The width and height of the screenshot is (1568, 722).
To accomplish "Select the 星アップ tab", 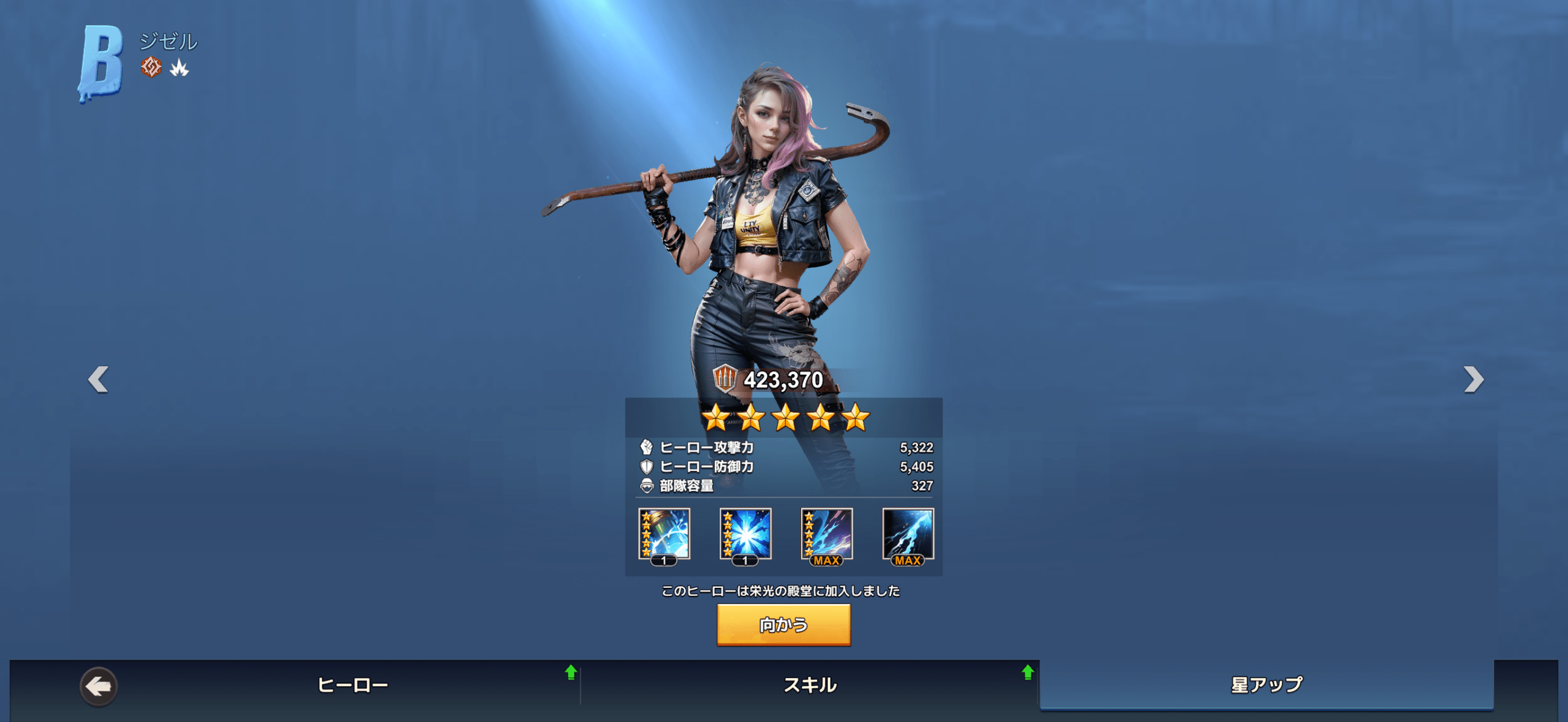I will [x=1267, y=685].
